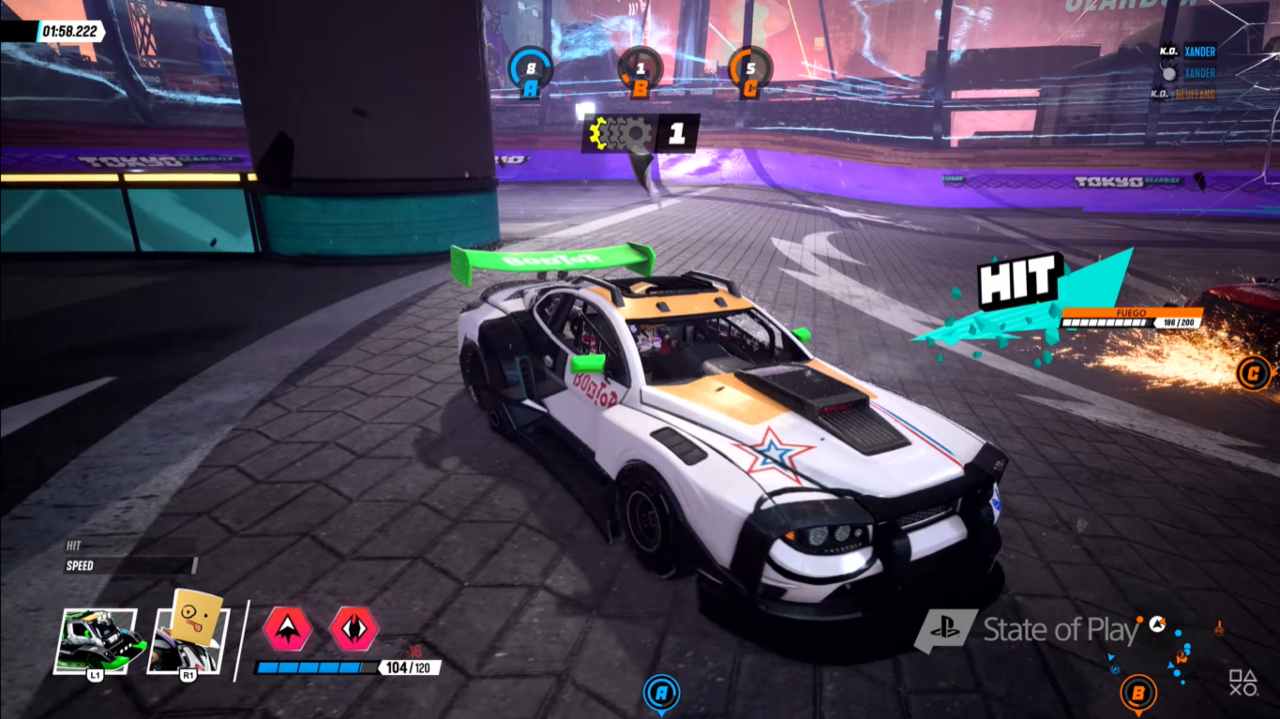Select the top Xander entry in the K.O. feed
Image resolution: width=1280 pixels, height=719 pixels.
1200,51
